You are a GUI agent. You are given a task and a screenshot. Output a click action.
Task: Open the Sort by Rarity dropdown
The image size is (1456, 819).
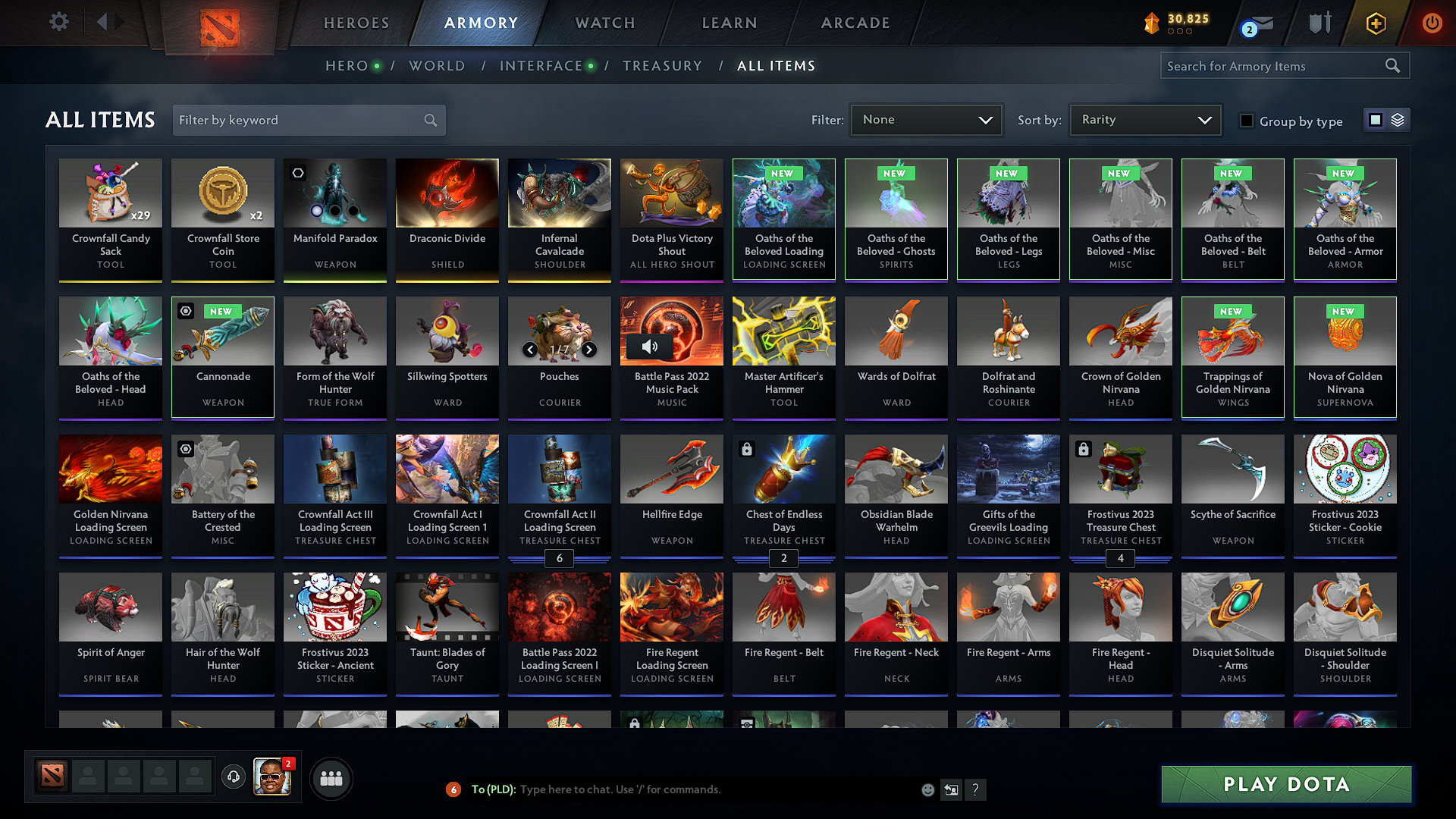1144,119
